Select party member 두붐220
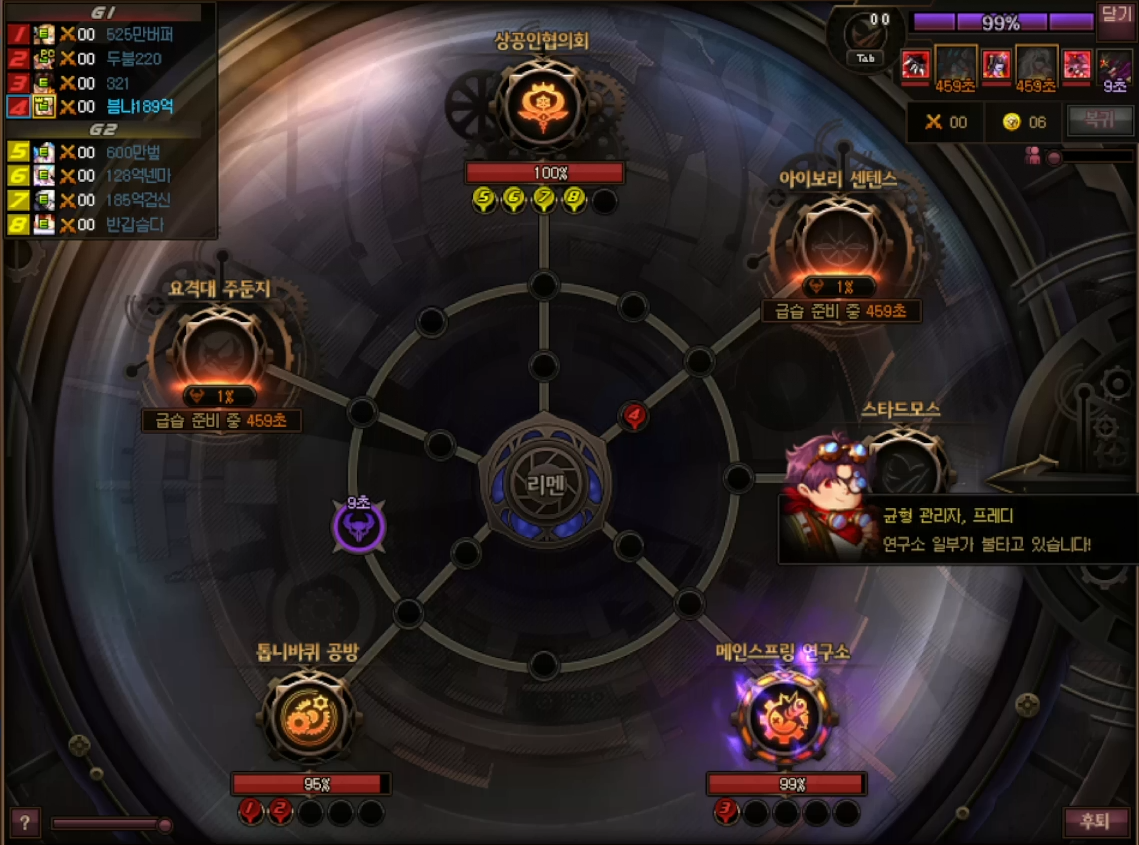 [133, 58]
